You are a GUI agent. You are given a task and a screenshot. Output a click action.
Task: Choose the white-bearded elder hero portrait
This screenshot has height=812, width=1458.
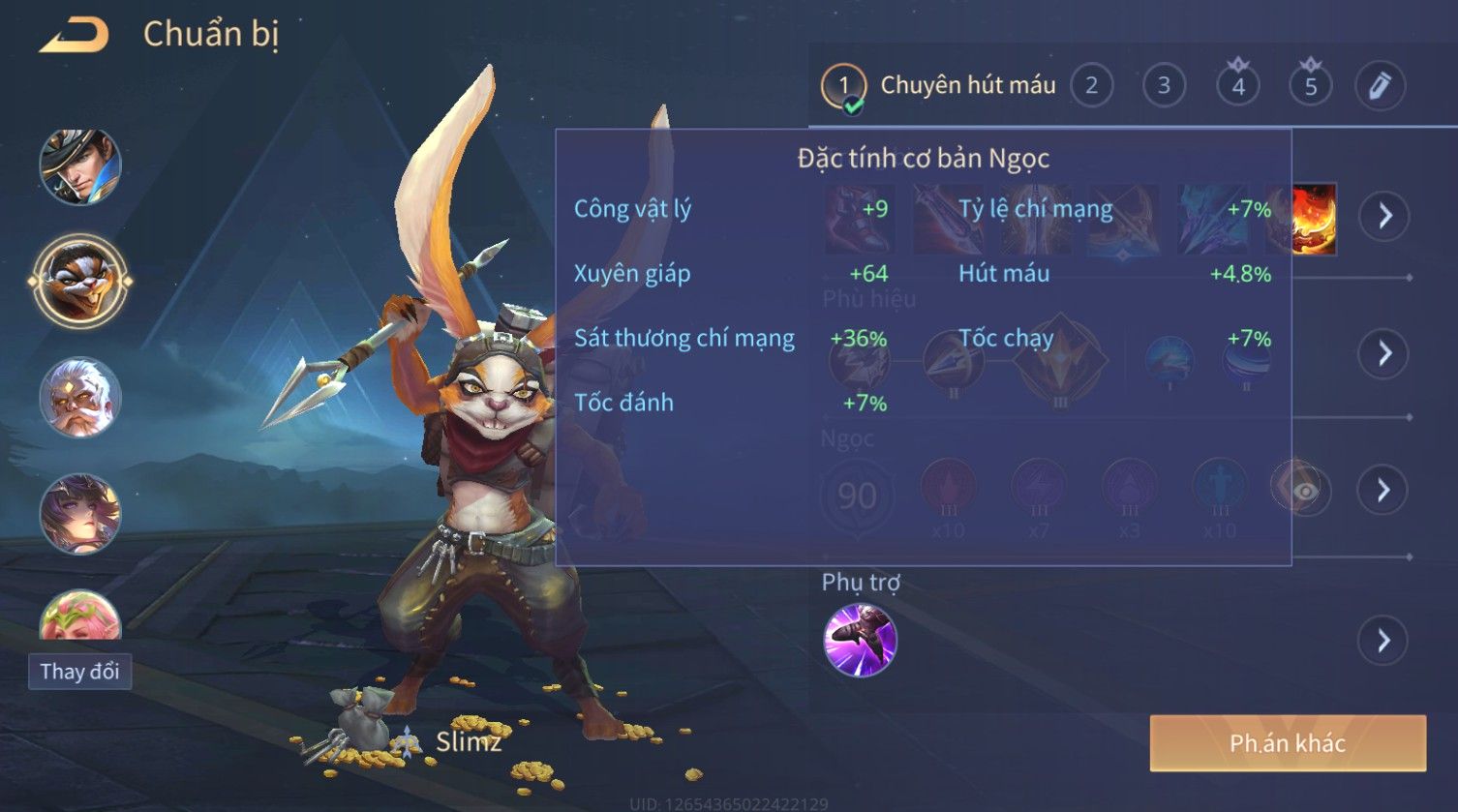tap(79, 398)
